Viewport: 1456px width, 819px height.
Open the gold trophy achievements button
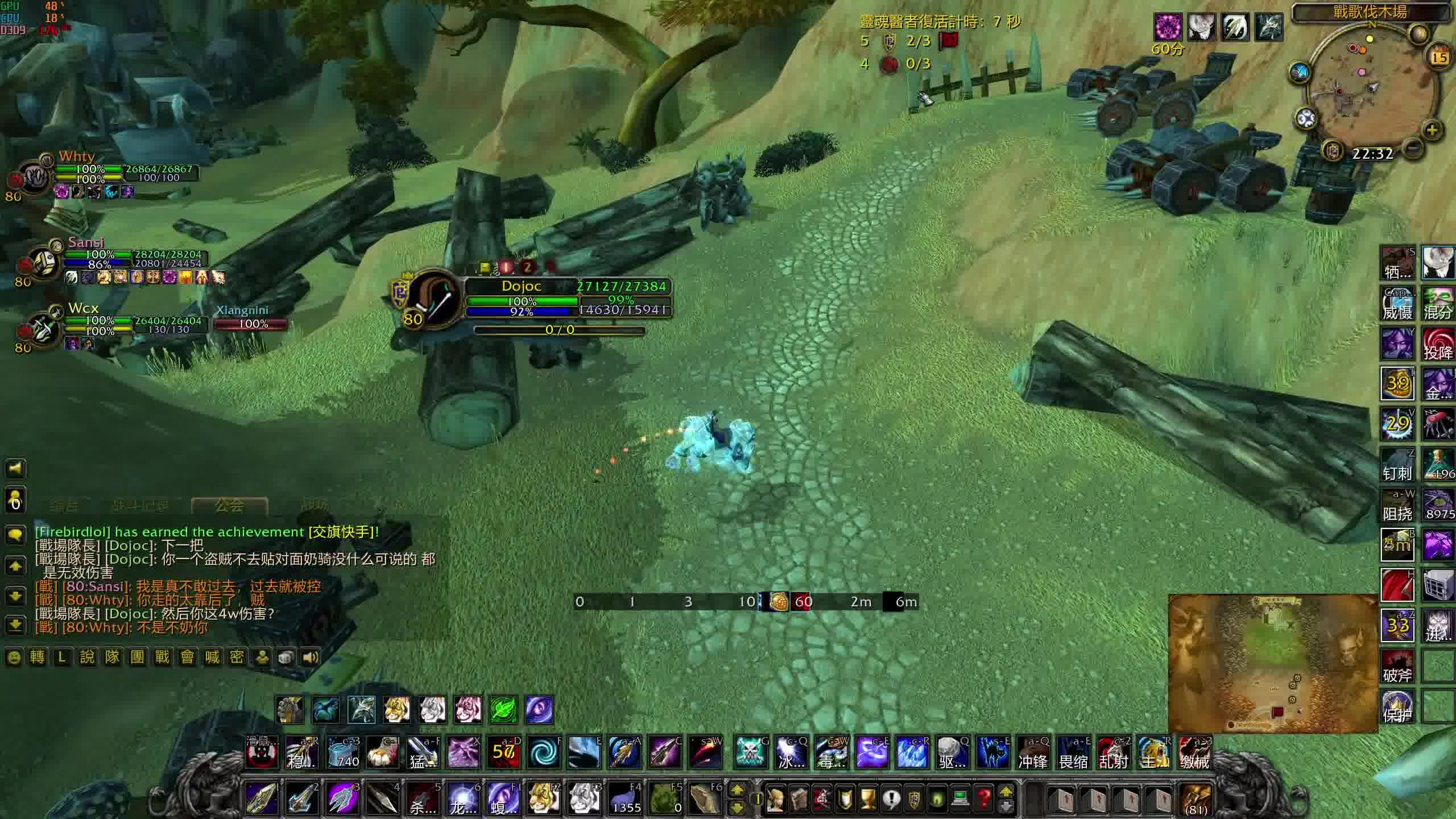867,799
